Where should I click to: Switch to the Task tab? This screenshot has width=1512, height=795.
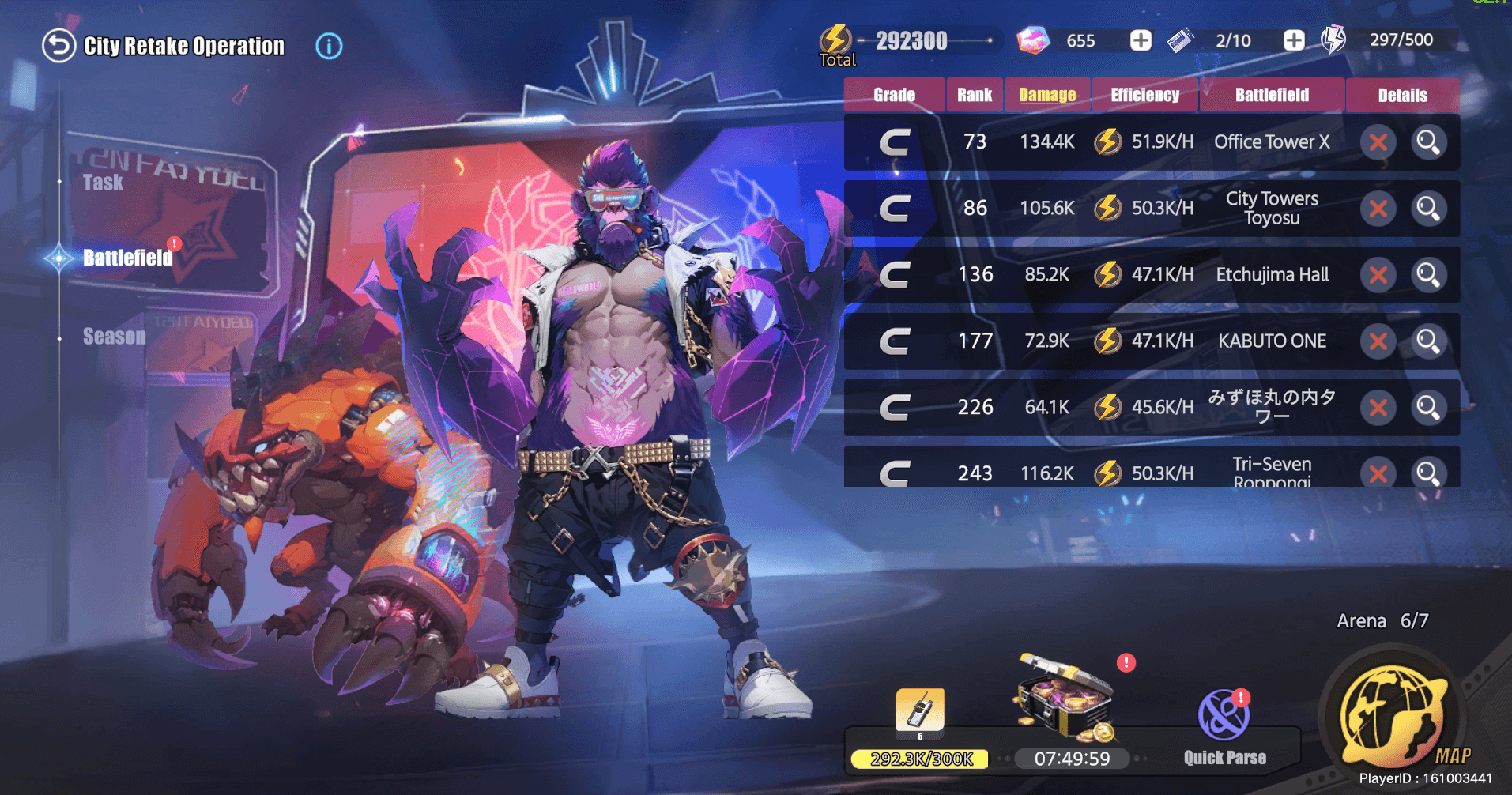click(104, 183)
